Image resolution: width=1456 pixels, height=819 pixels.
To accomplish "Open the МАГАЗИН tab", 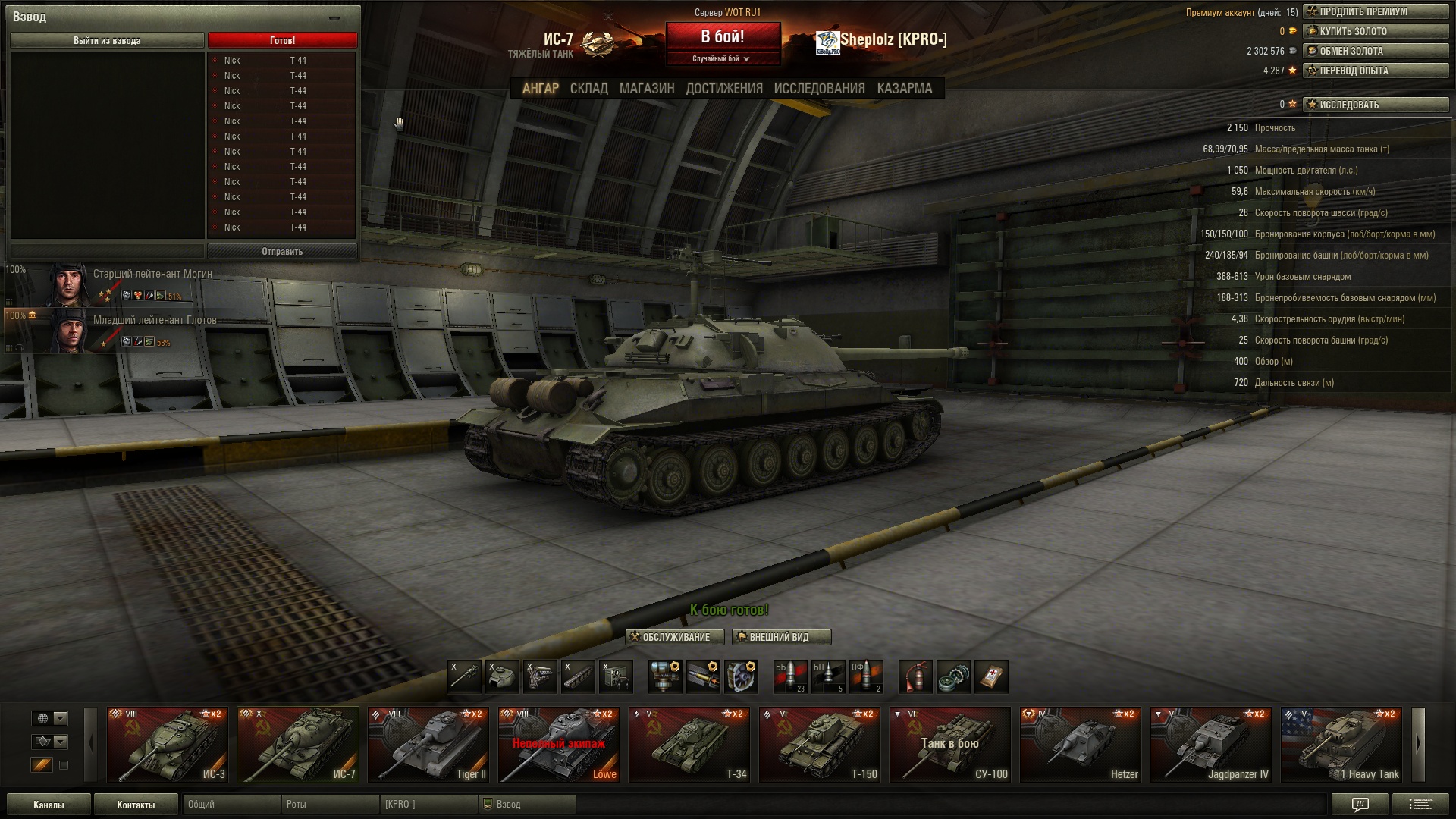I will (x=646, y=89).
